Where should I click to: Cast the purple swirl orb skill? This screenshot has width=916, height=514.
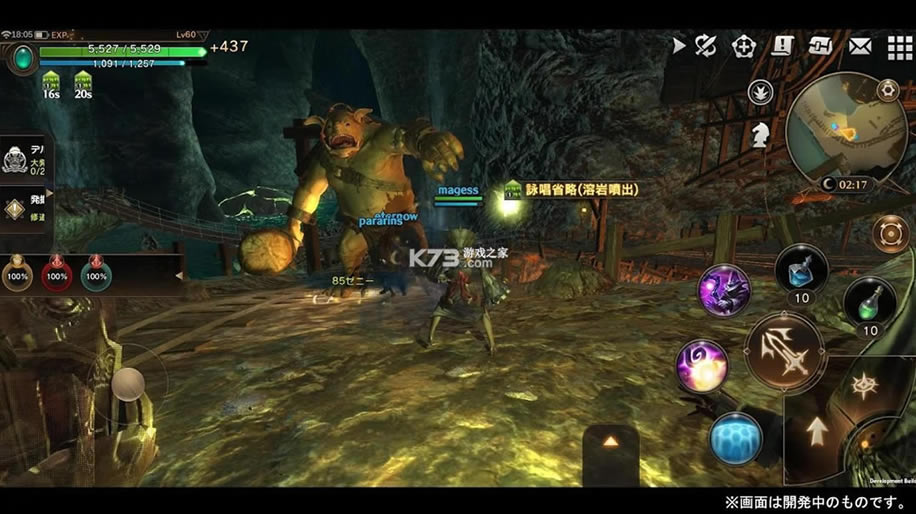tap(700, 365)
